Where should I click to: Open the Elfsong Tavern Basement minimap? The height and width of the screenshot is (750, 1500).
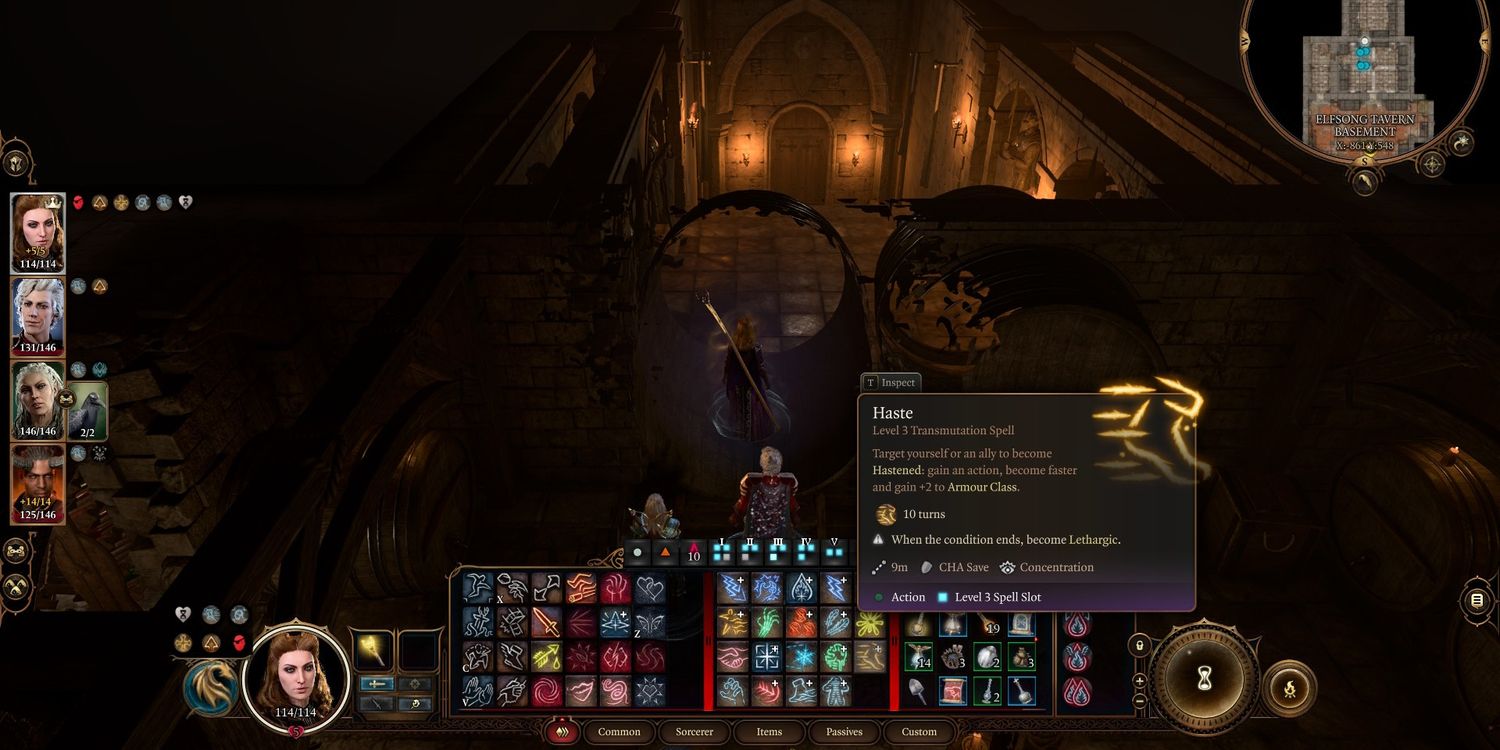coord(1364,75)
